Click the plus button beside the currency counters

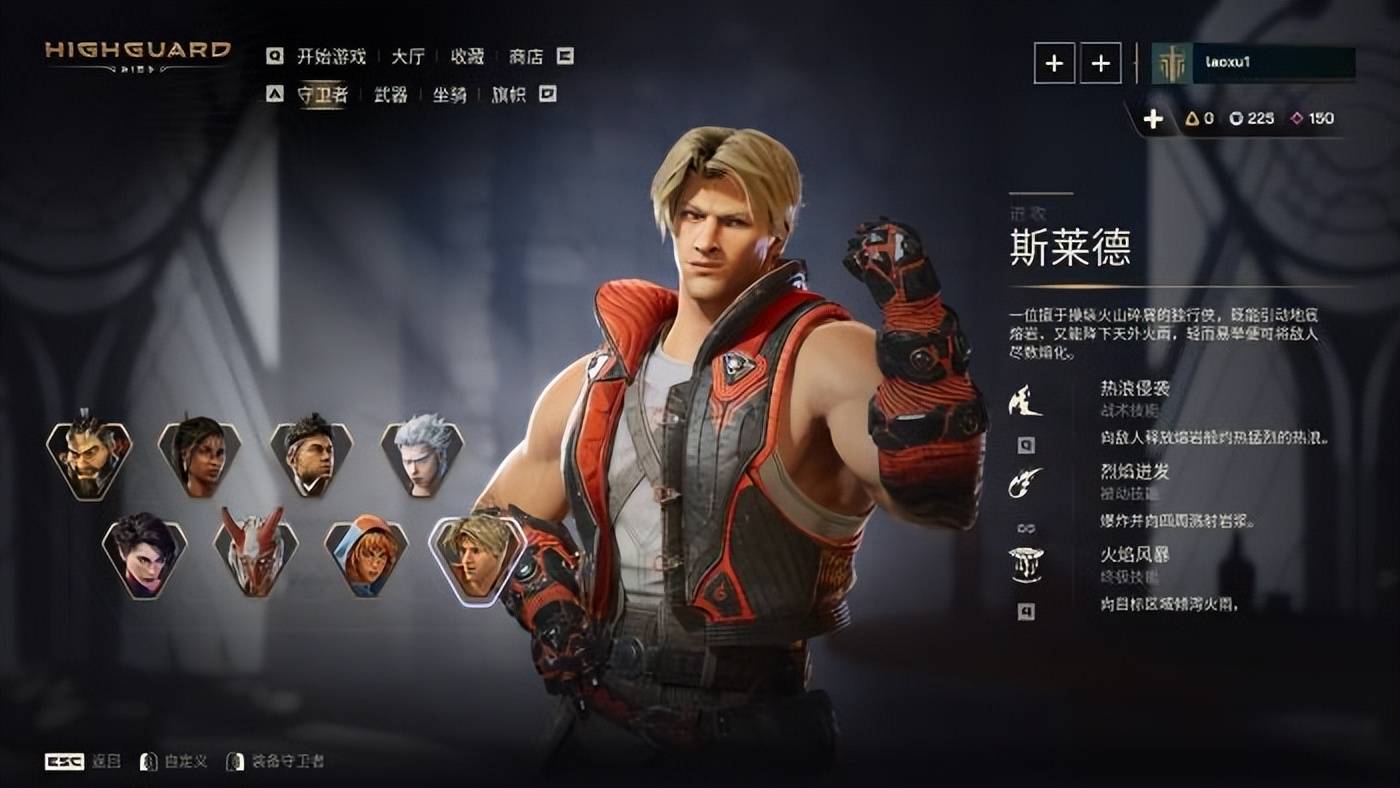click(x=1153, y=119)
